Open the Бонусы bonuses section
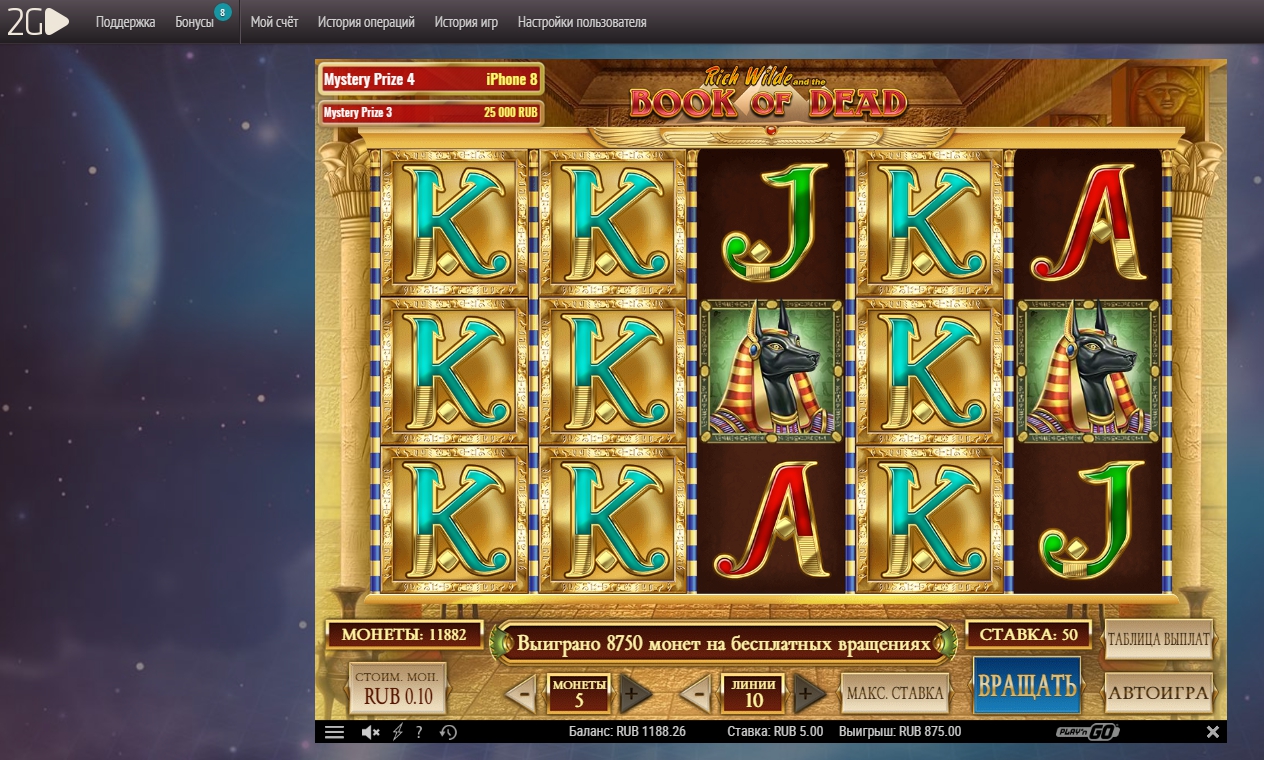Image resolution: width=1264 pixels, height=760 pixels. (x=195, y=22)
